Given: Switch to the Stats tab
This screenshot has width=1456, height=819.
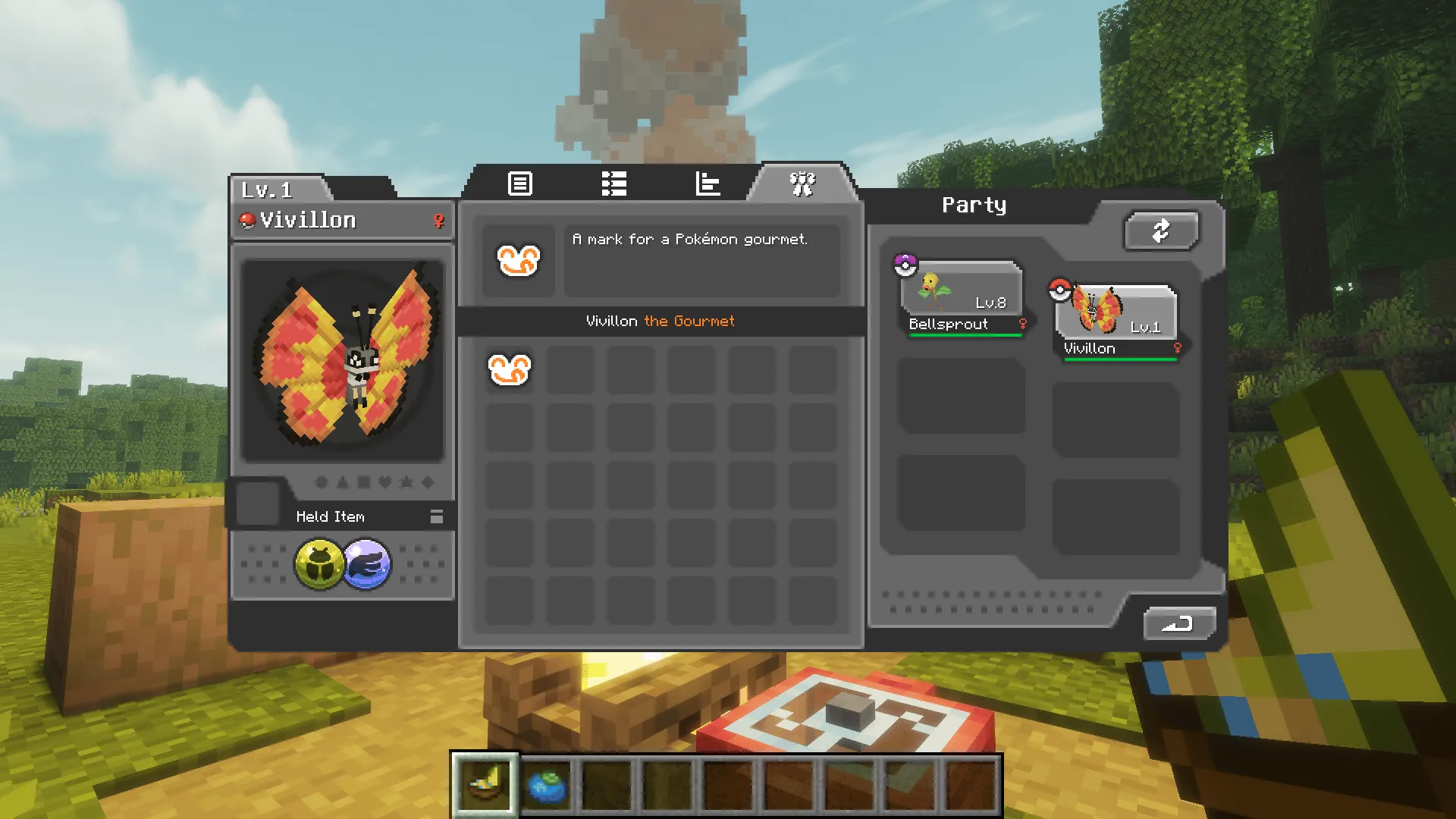Looking at the screenshot, I should 708,184.
